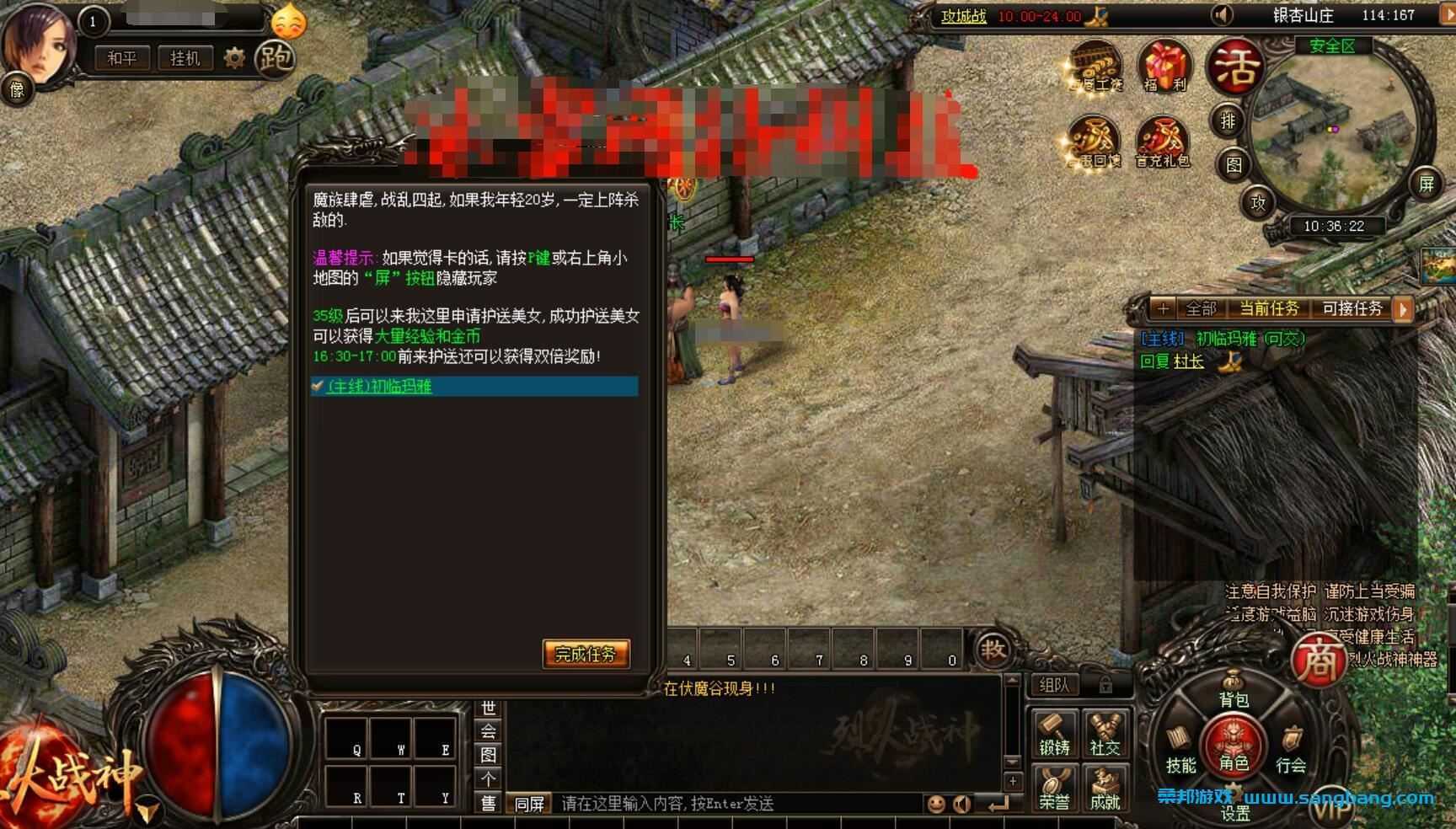Expand the task list with the orange arrow
This screenshot has height=829, width=1456.
click(x=1402, y=309)
